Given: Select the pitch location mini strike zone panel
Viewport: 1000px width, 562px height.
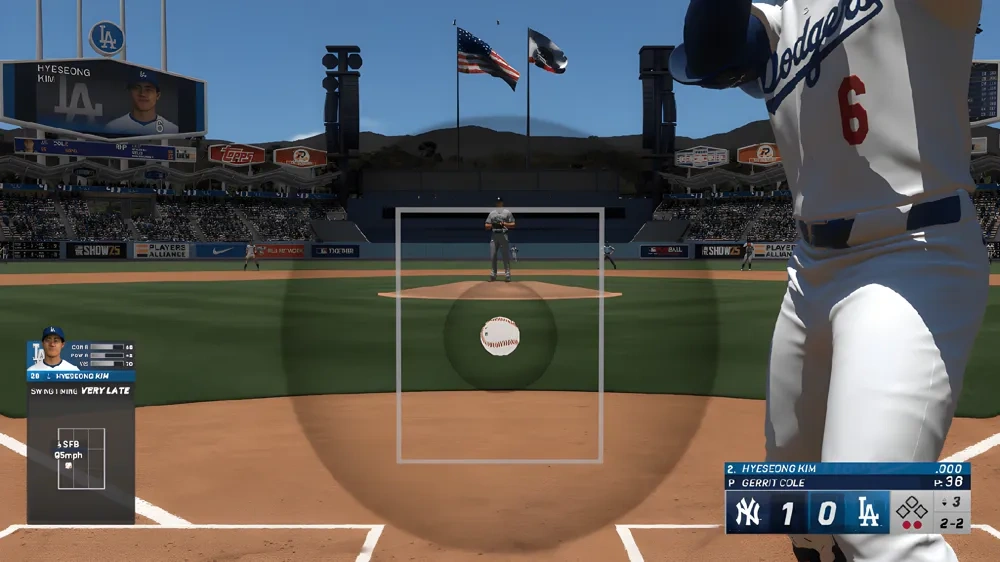Looking at the screenshot, I should (x=81, y=458).
